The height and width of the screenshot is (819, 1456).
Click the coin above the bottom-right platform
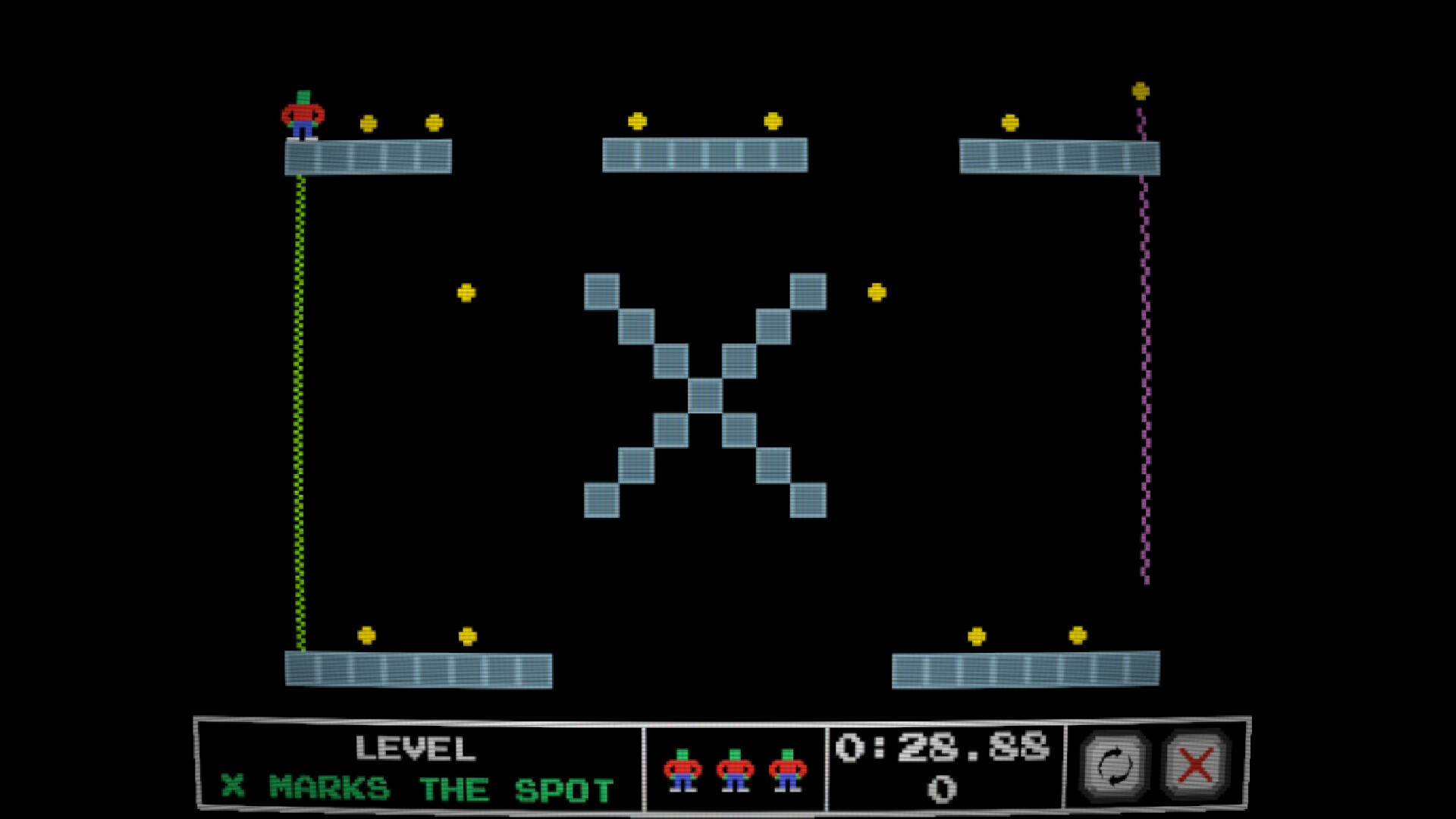pyautogui.click(x=977, y=635)
